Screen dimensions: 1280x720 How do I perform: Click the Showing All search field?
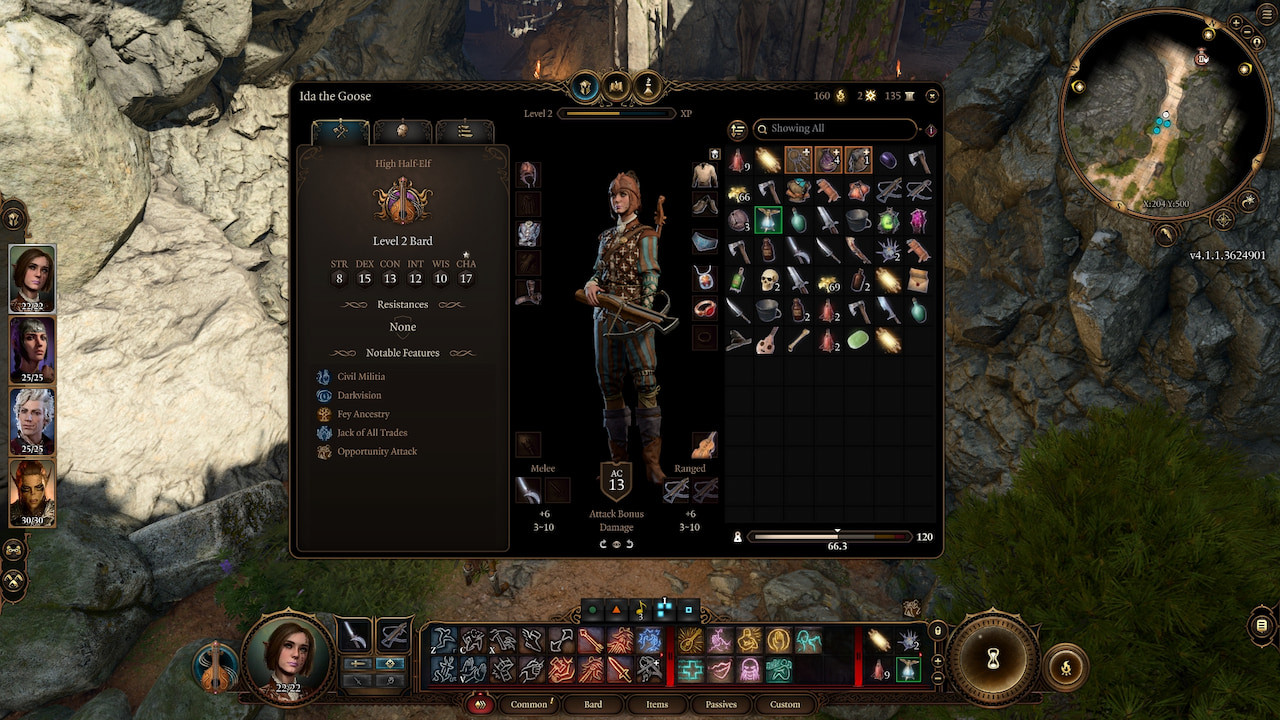[835, 129]
